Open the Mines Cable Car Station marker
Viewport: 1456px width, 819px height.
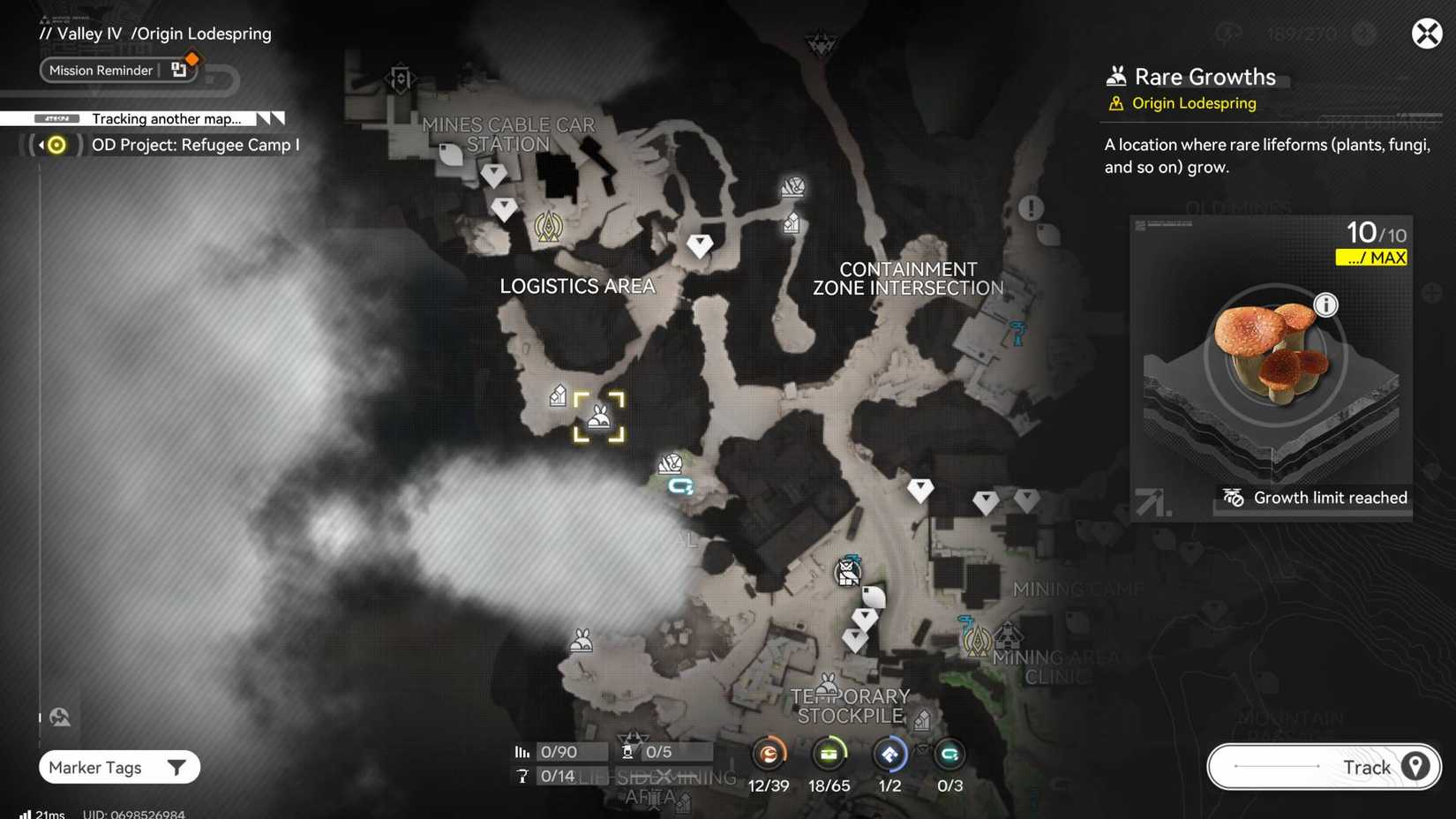[x=399, y=79]
